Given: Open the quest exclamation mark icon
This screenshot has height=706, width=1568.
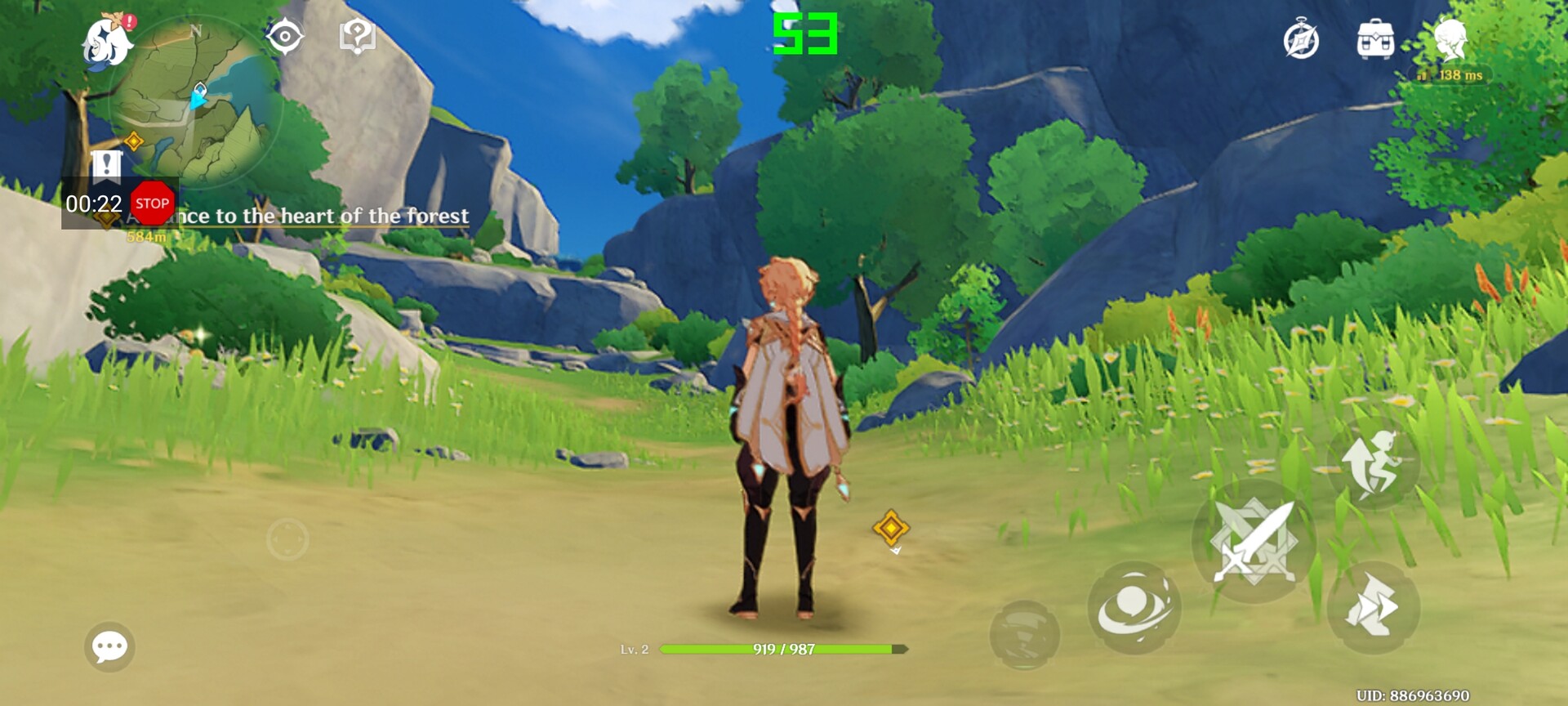Looking at the screenshot, I should 106,163.
